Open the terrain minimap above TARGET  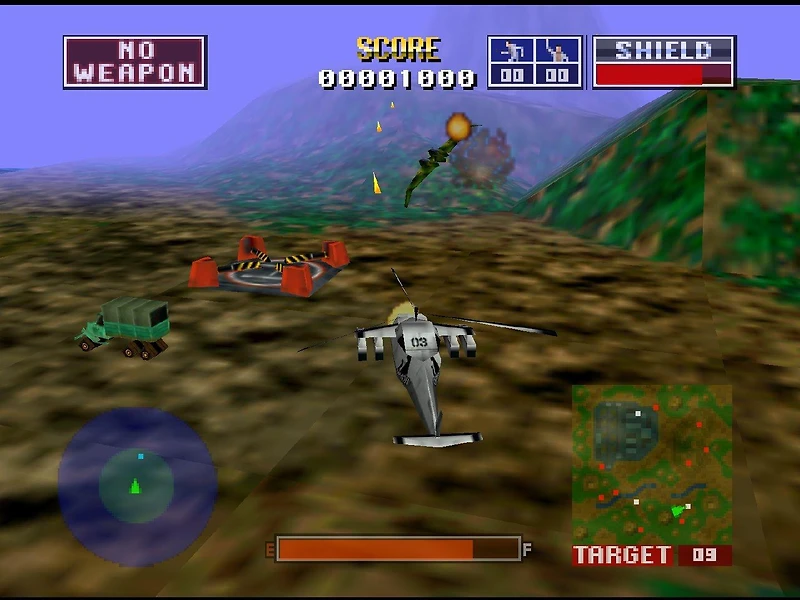(651, 463)
